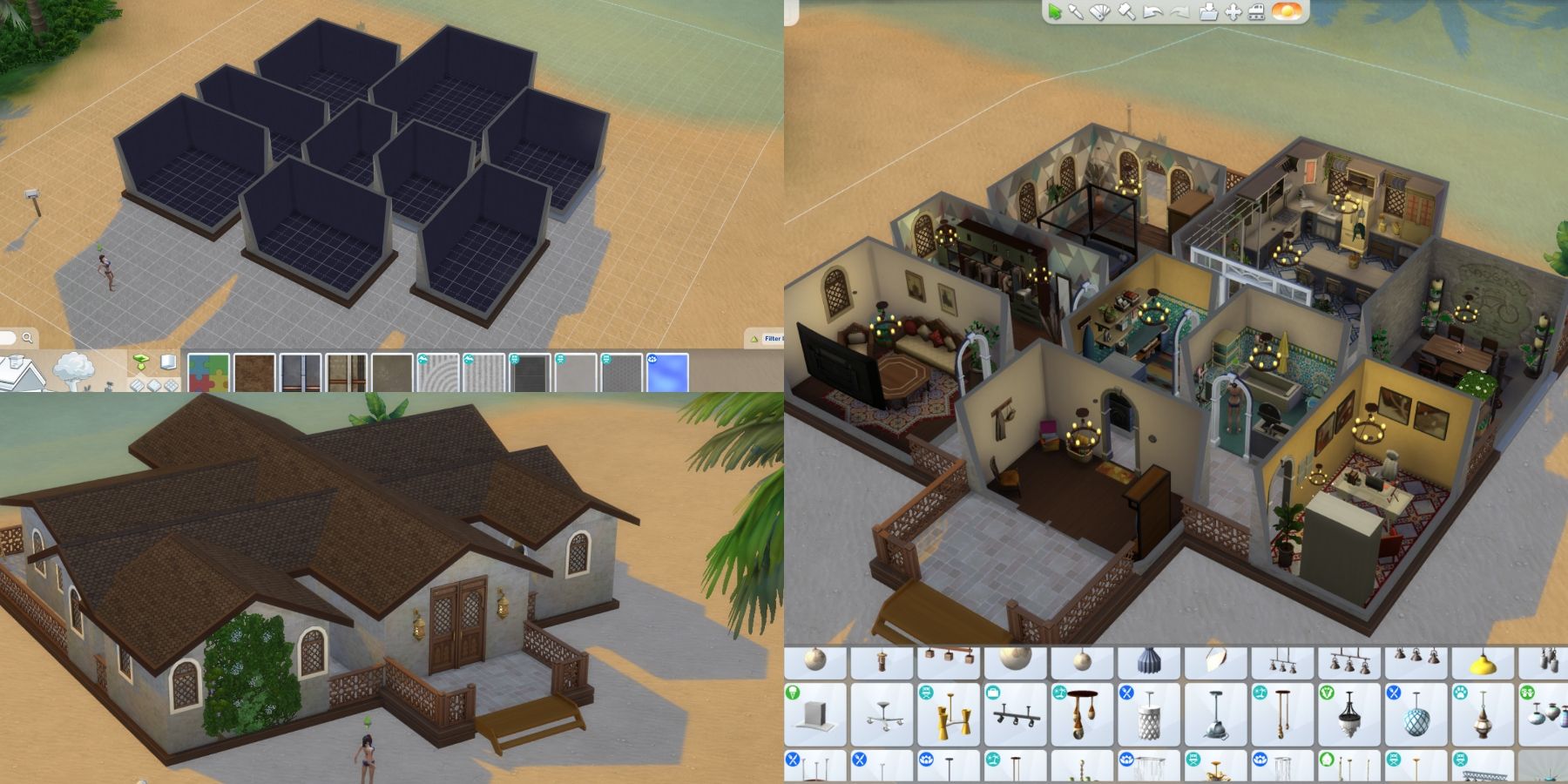Select the move house tool
Viewport: 1568px width, 784px height.
click(x=1233, y=12)
